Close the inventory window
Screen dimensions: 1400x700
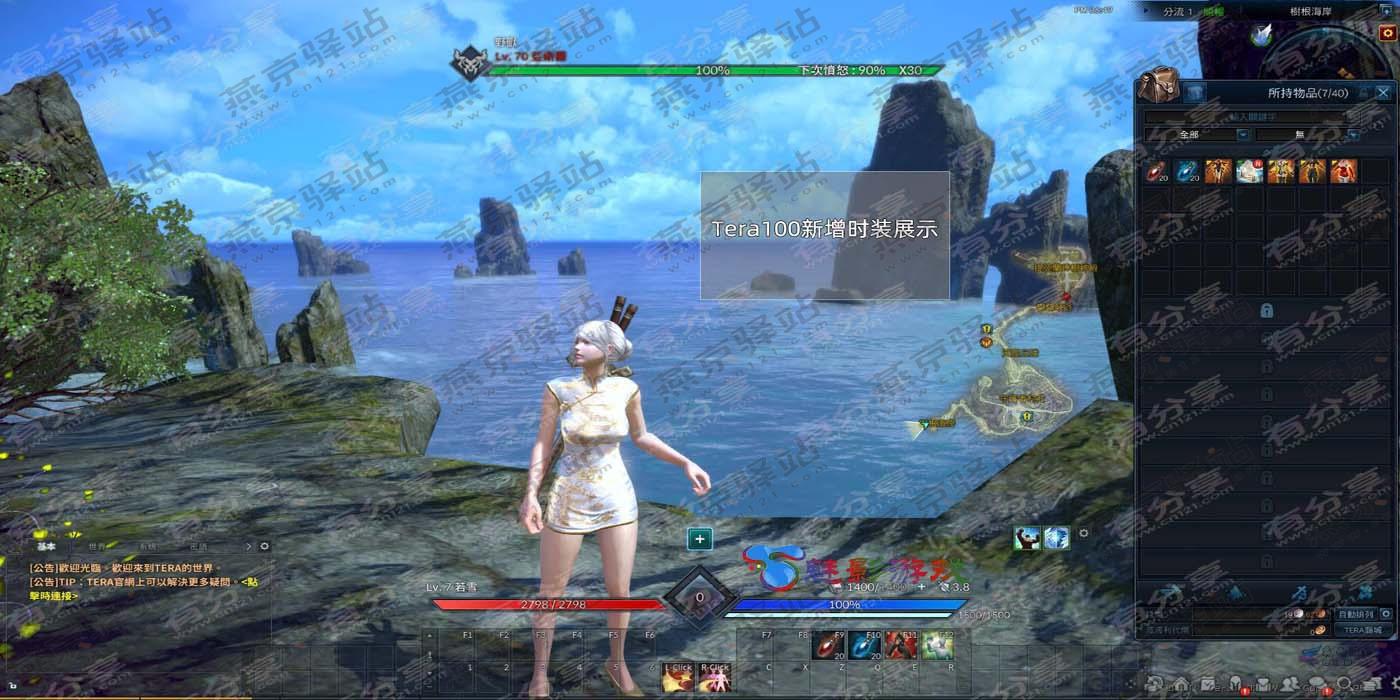point(1383,93)
